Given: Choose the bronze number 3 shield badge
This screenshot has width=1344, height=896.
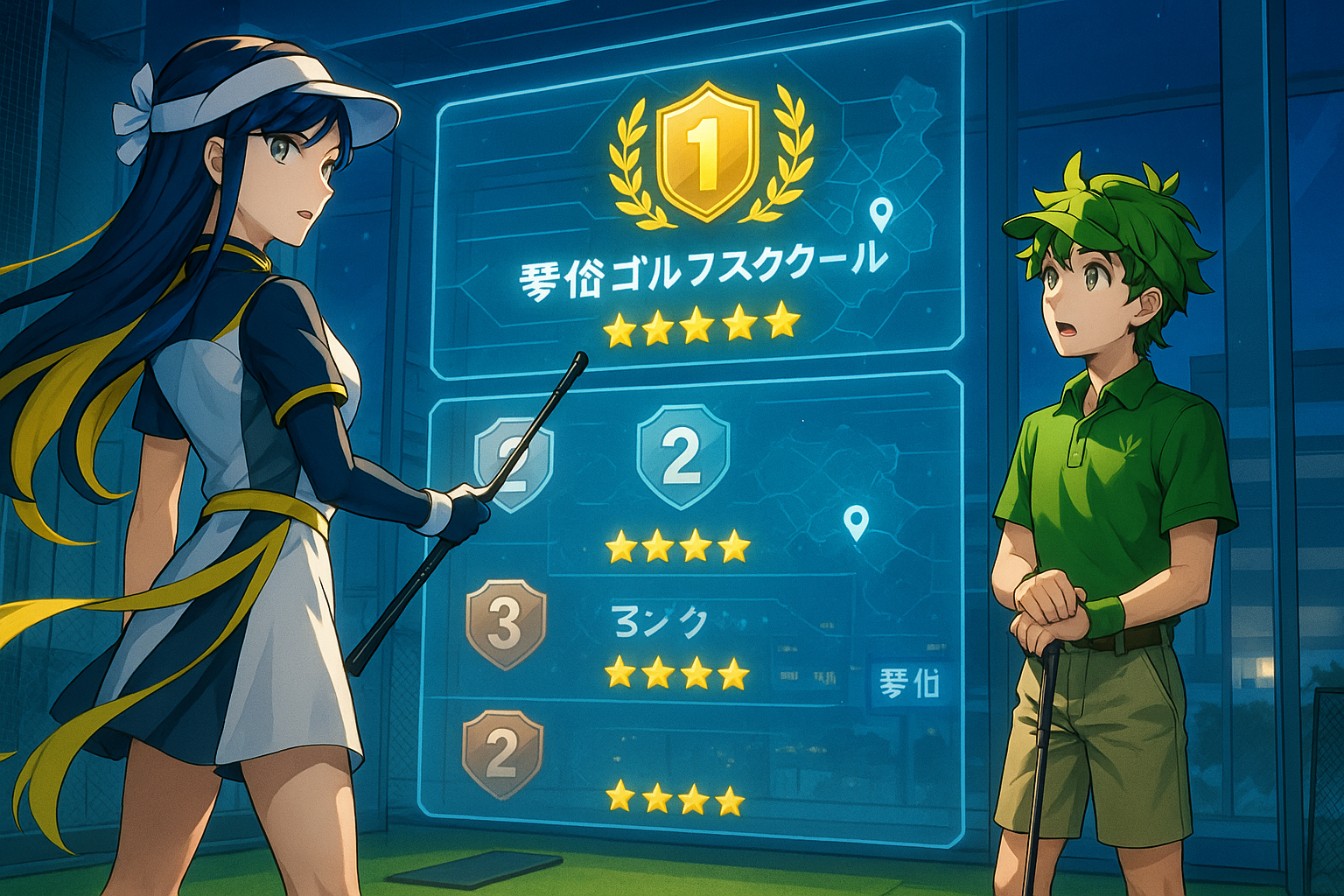Looking at the screenshot, I should [x=506, y=622].
